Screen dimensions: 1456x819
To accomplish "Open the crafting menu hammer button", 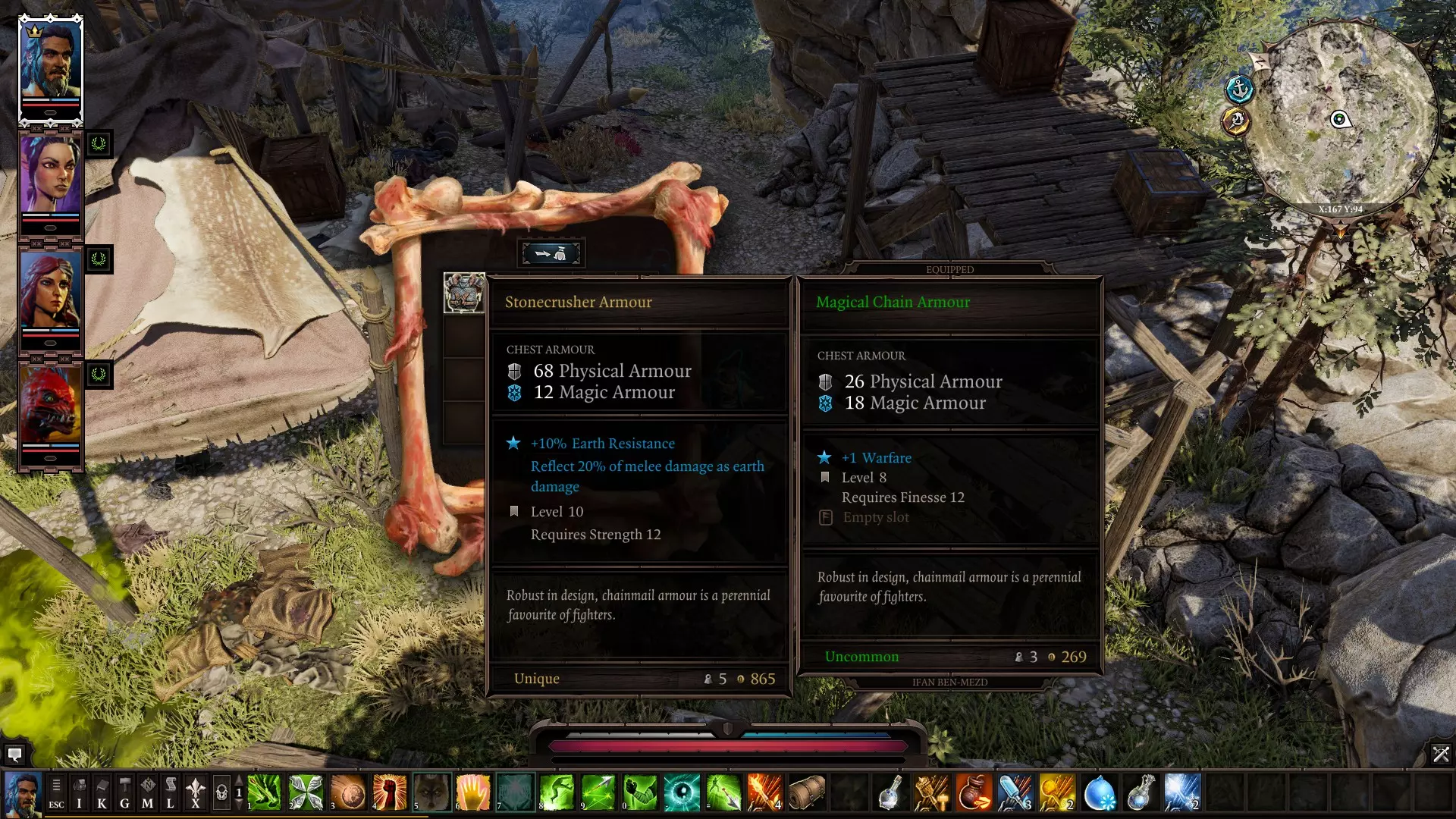I will [x=124, y=793].
